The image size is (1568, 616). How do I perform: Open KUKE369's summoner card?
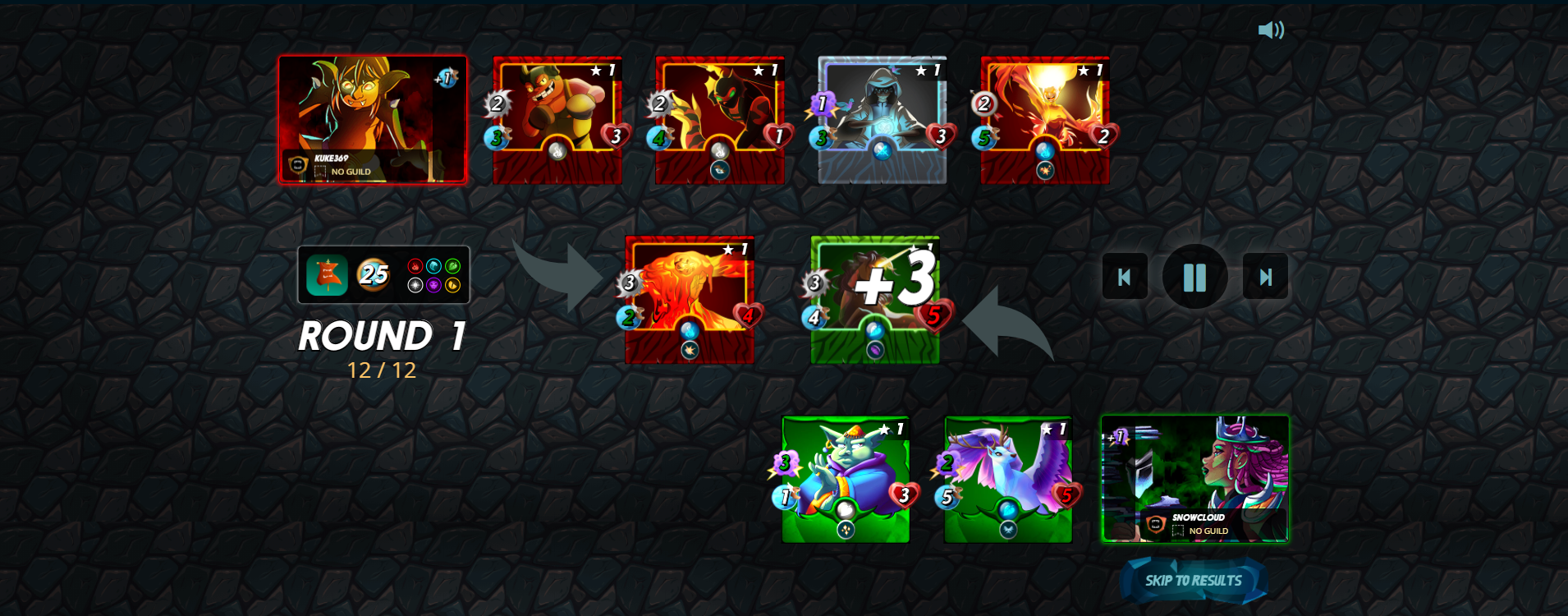(374, 119)
